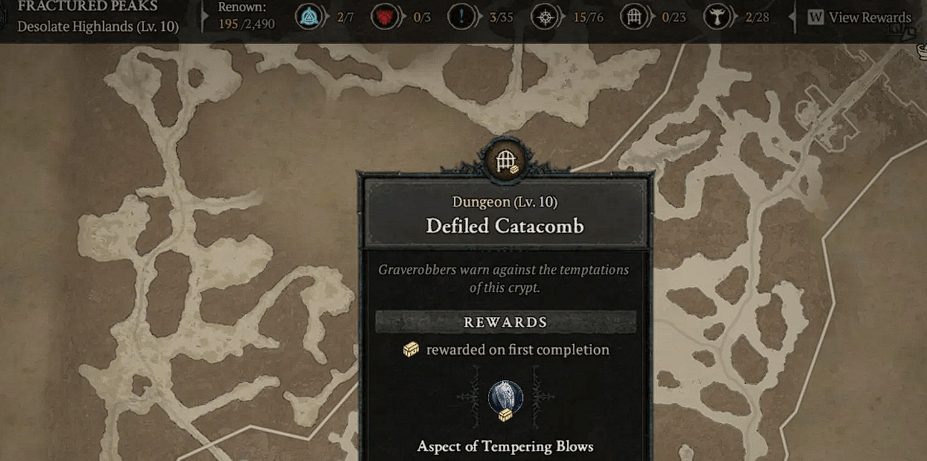Click the dungeons gate icon in renown bar
This screenshot has height=461, width=927.
pos(633,17)
